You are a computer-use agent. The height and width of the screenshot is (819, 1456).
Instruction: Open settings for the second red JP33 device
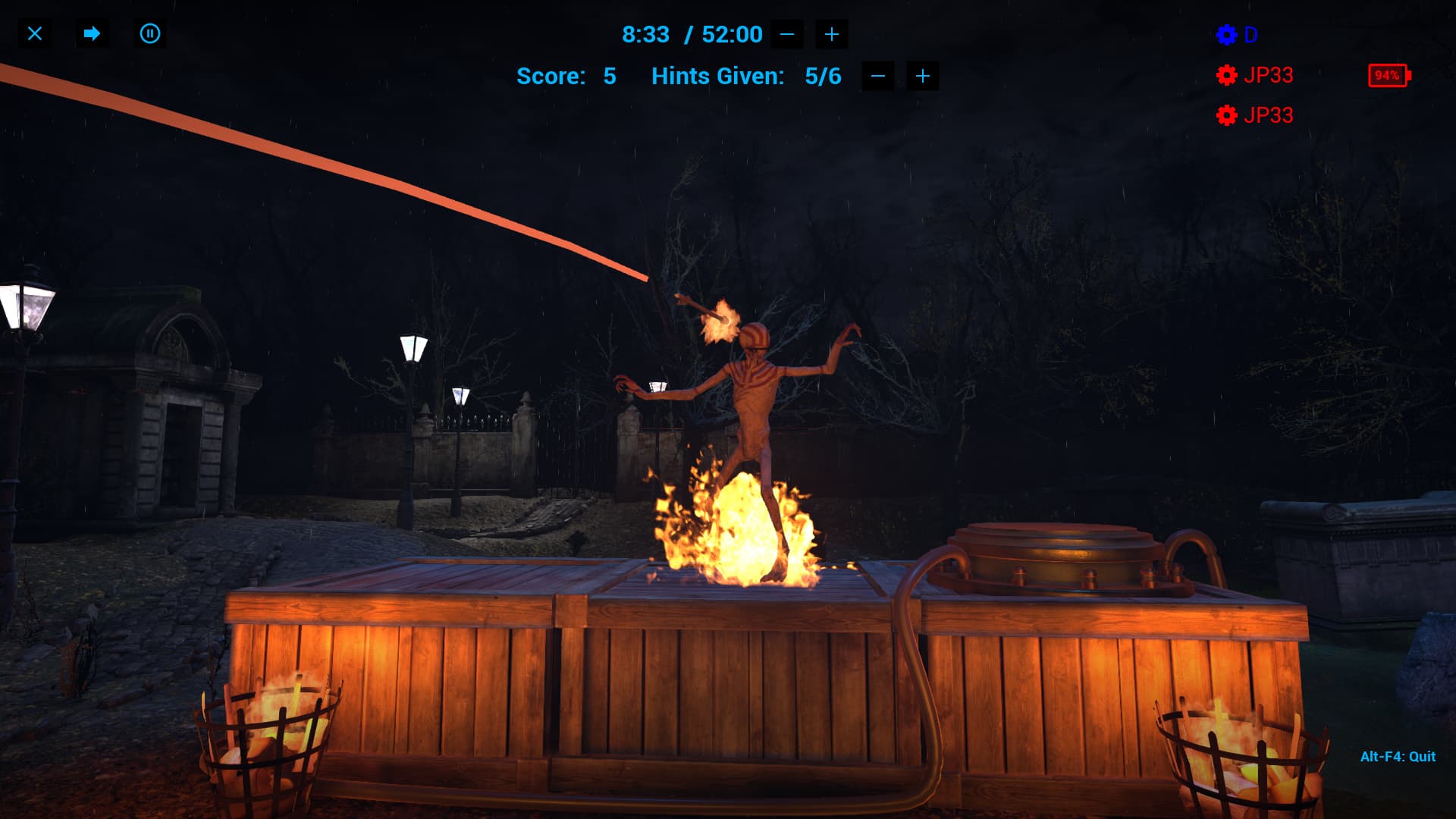point(1228,116)
